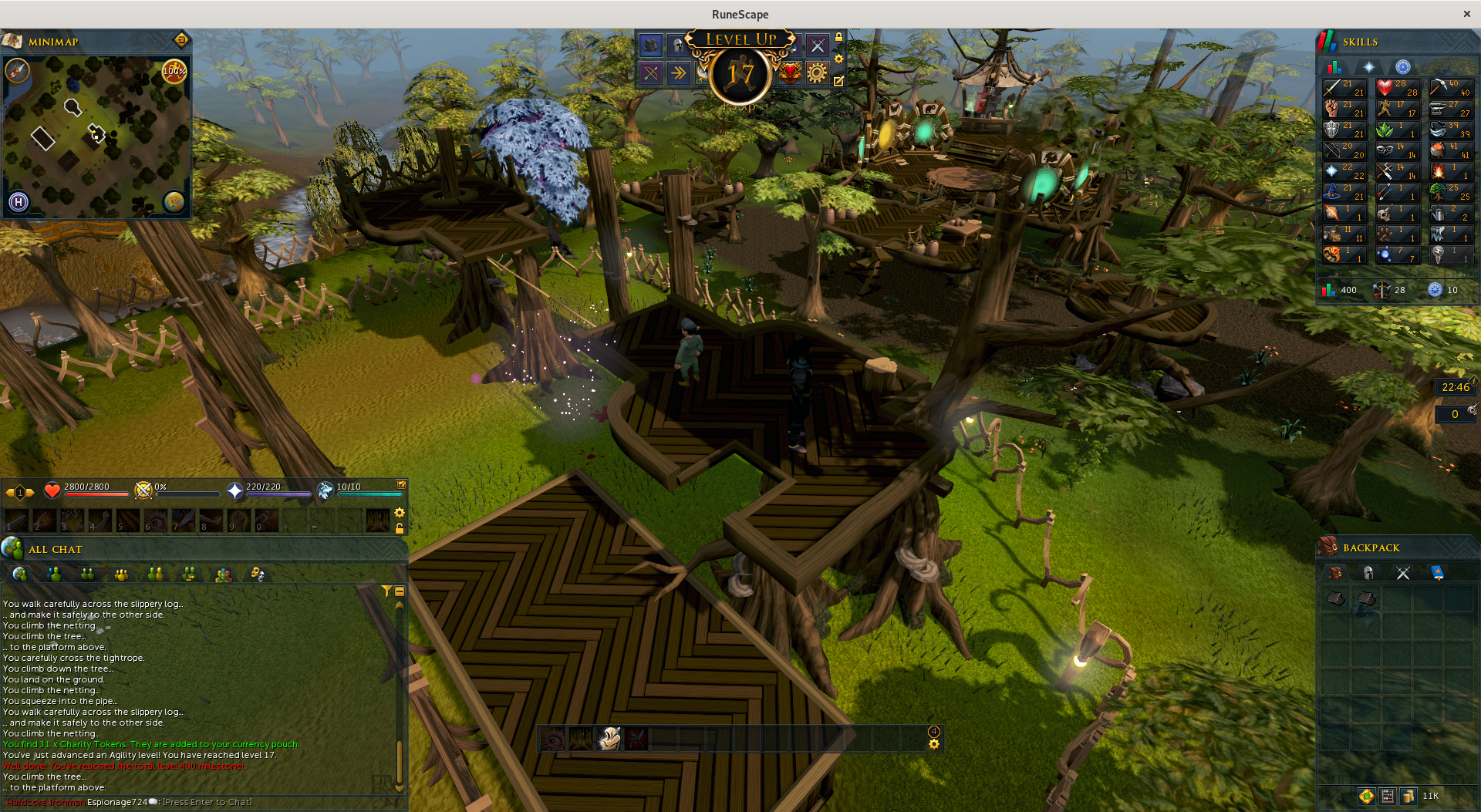Open the Constitution heart skill
The width and height of the screenshot is (1481, 812).
click(1397, 88)
